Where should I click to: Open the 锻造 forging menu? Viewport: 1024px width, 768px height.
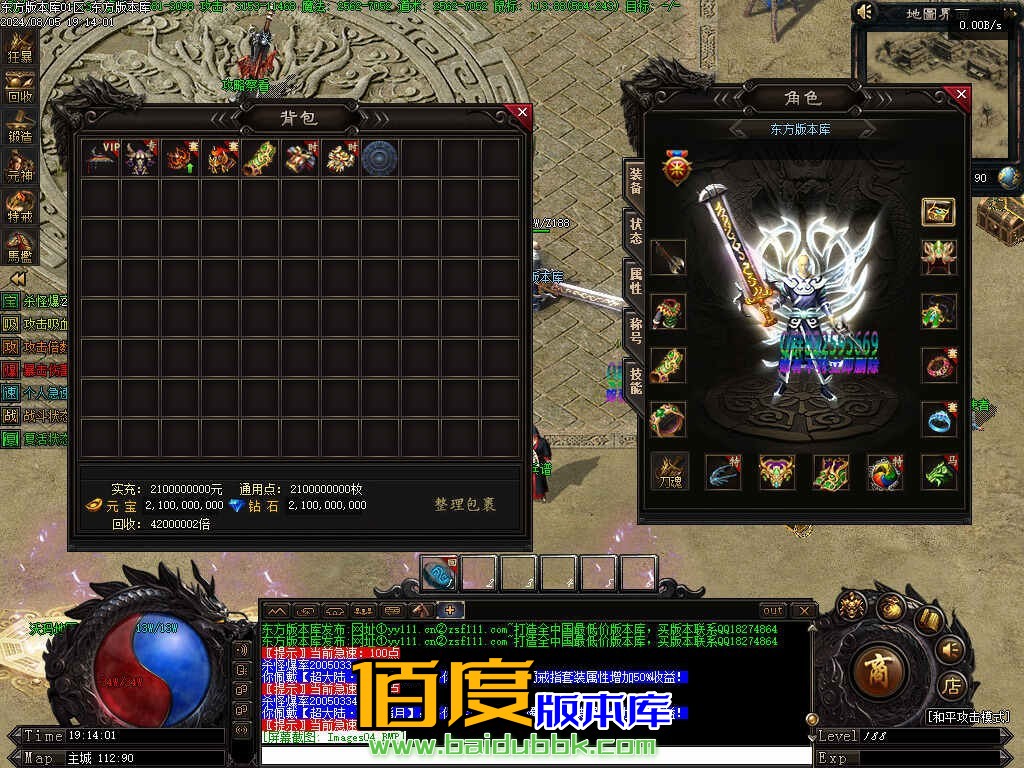20,127
